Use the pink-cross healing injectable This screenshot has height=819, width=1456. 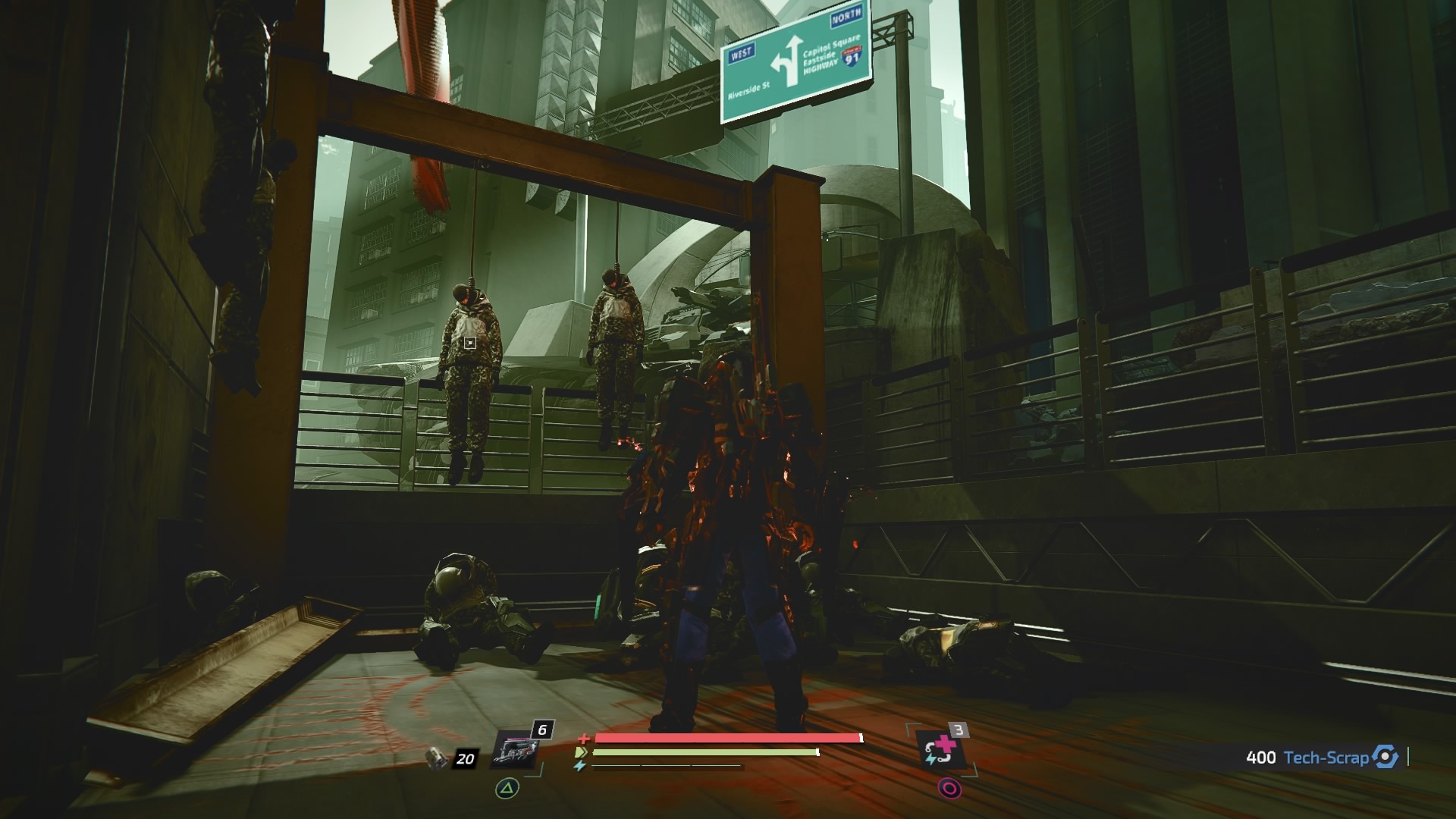point(942,750)
